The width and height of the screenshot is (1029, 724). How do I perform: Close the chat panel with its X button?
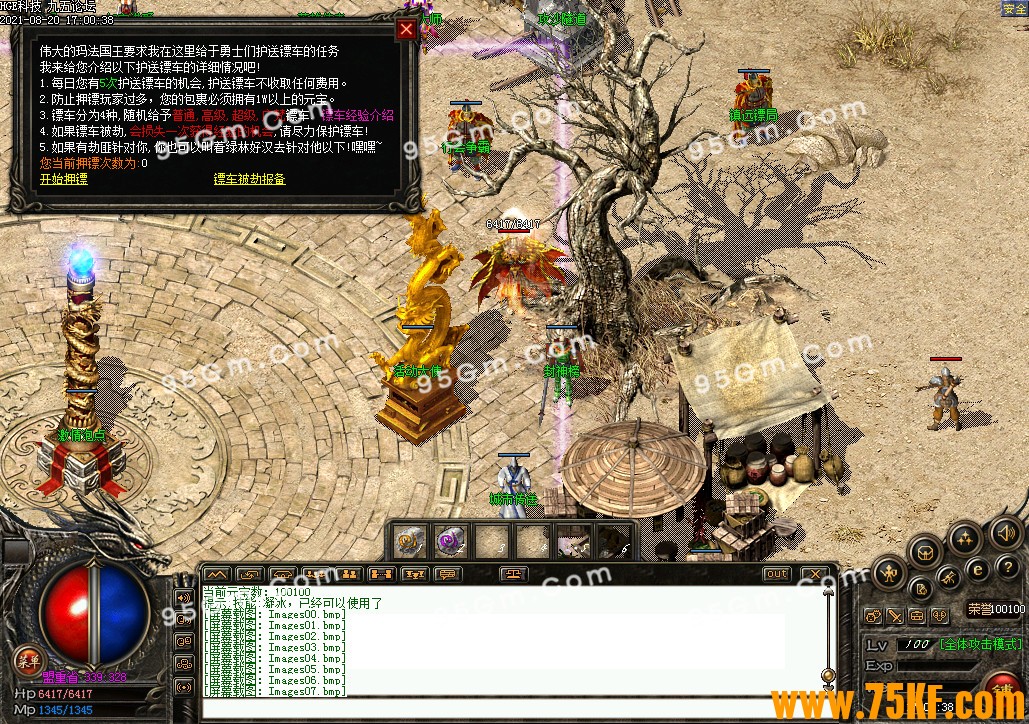[x=814, y=574]
